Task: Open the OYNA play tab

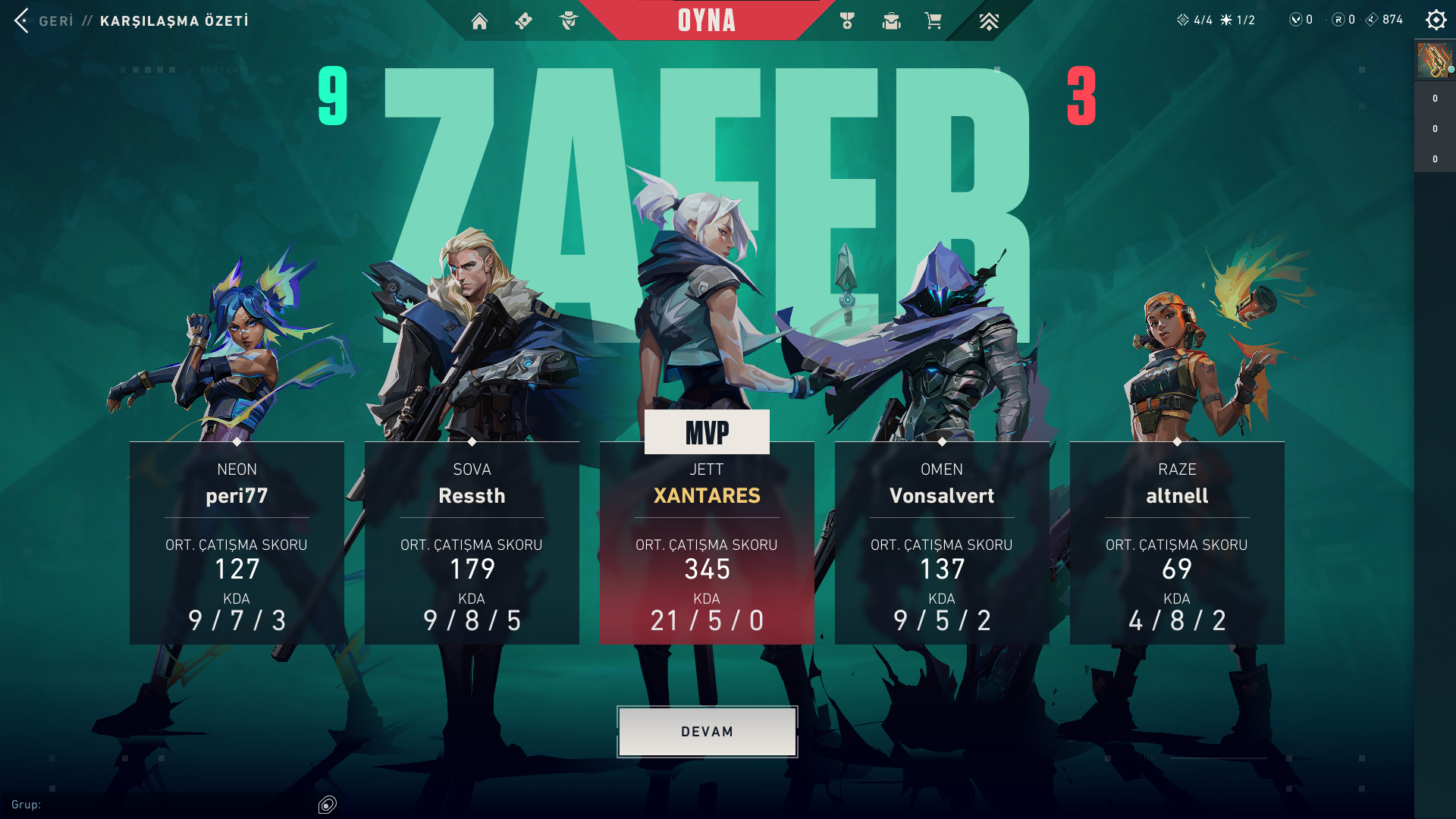Action: (x=707, y=20)
